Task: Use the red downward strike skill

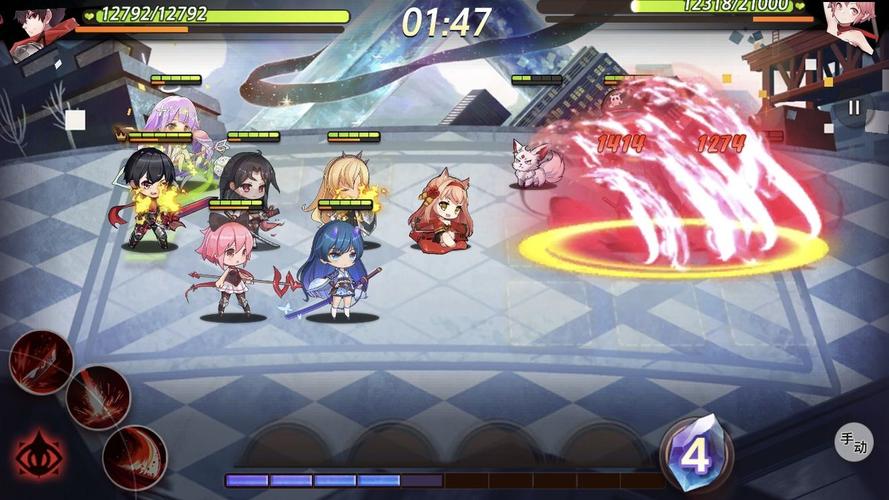Action: 98,397
